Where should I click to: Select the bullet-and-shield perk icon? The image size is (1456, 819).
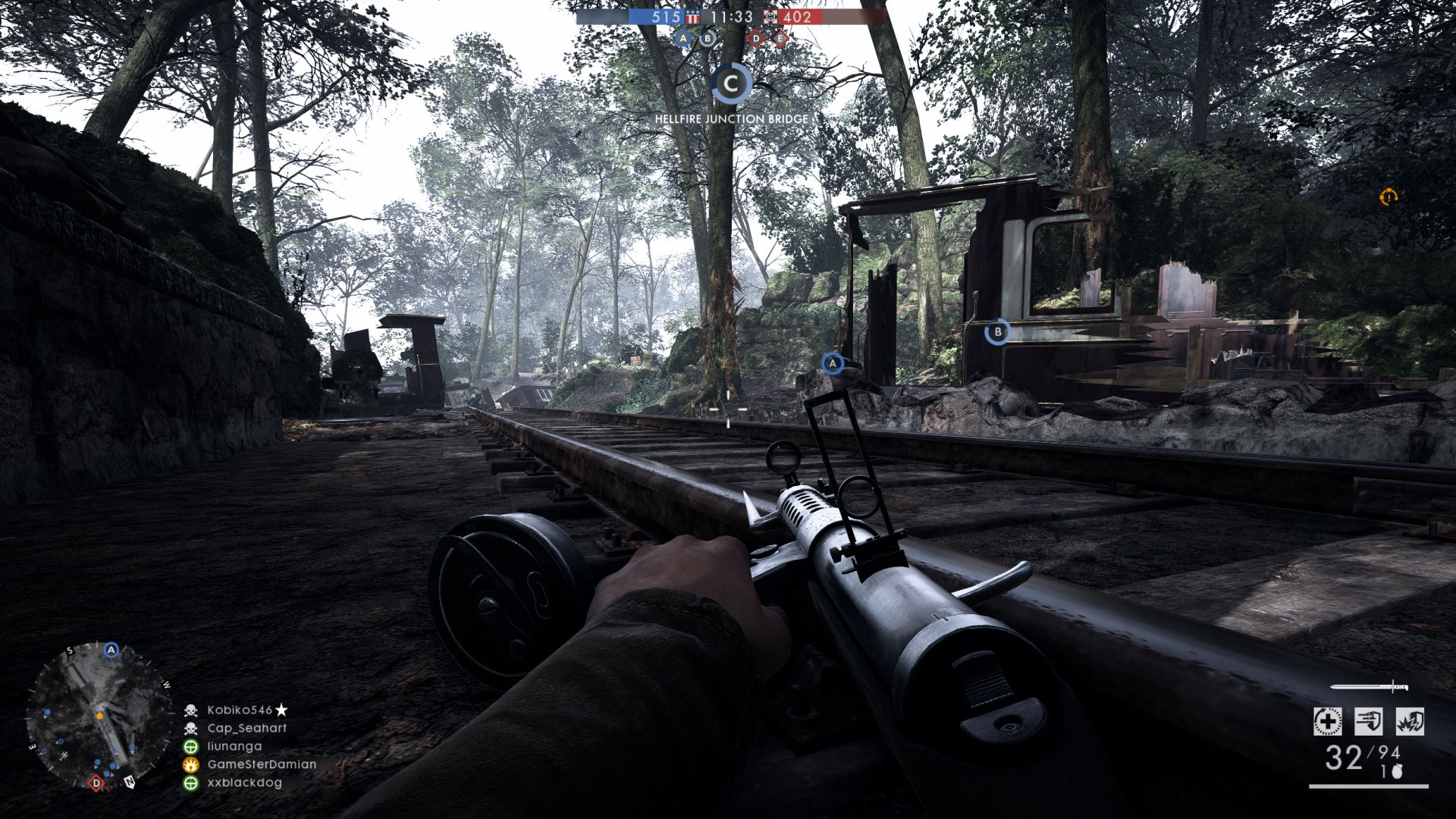click(1368, 721)
